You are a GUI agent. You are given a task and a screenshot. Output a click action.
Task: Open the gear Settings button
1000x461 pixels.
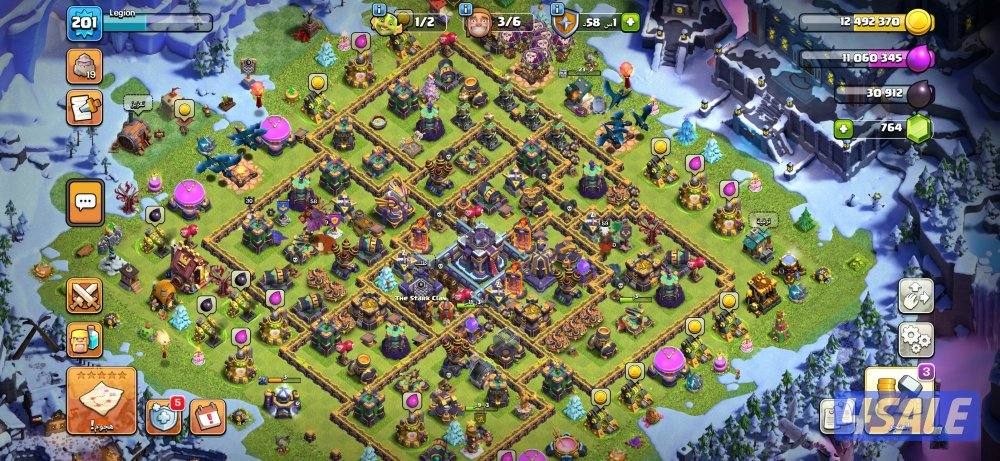(916, 338)
